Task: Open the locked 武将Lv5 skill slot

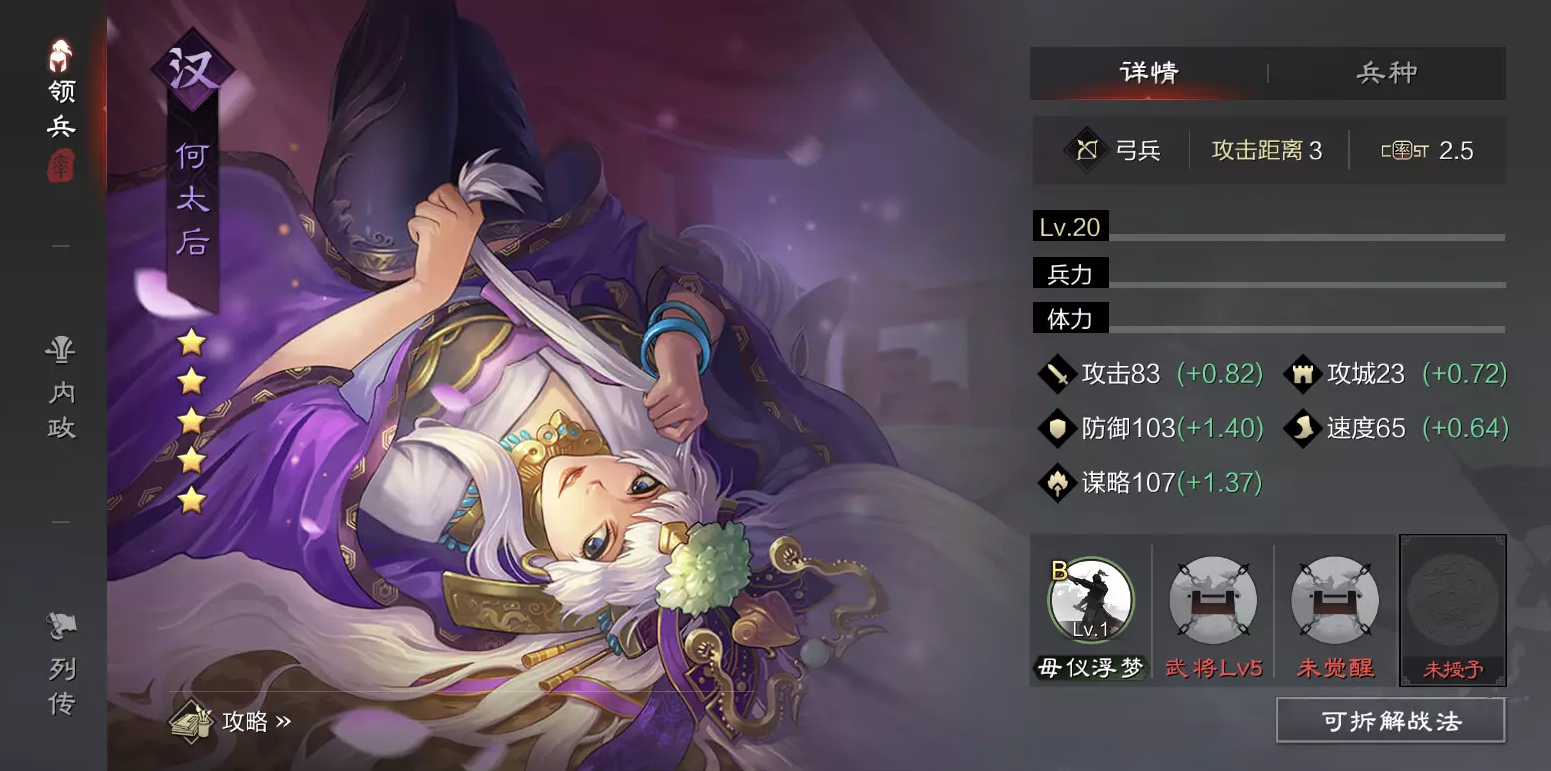Action: coord(1212,600)
